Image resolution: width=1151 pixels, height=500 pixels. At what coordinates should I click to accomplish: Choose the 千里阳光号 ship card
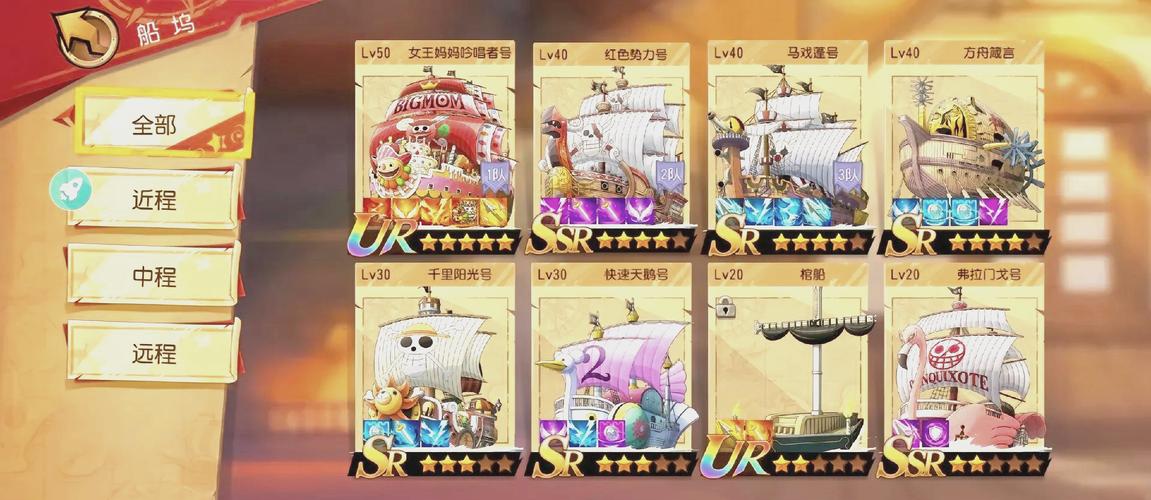[x=435, y=368]
